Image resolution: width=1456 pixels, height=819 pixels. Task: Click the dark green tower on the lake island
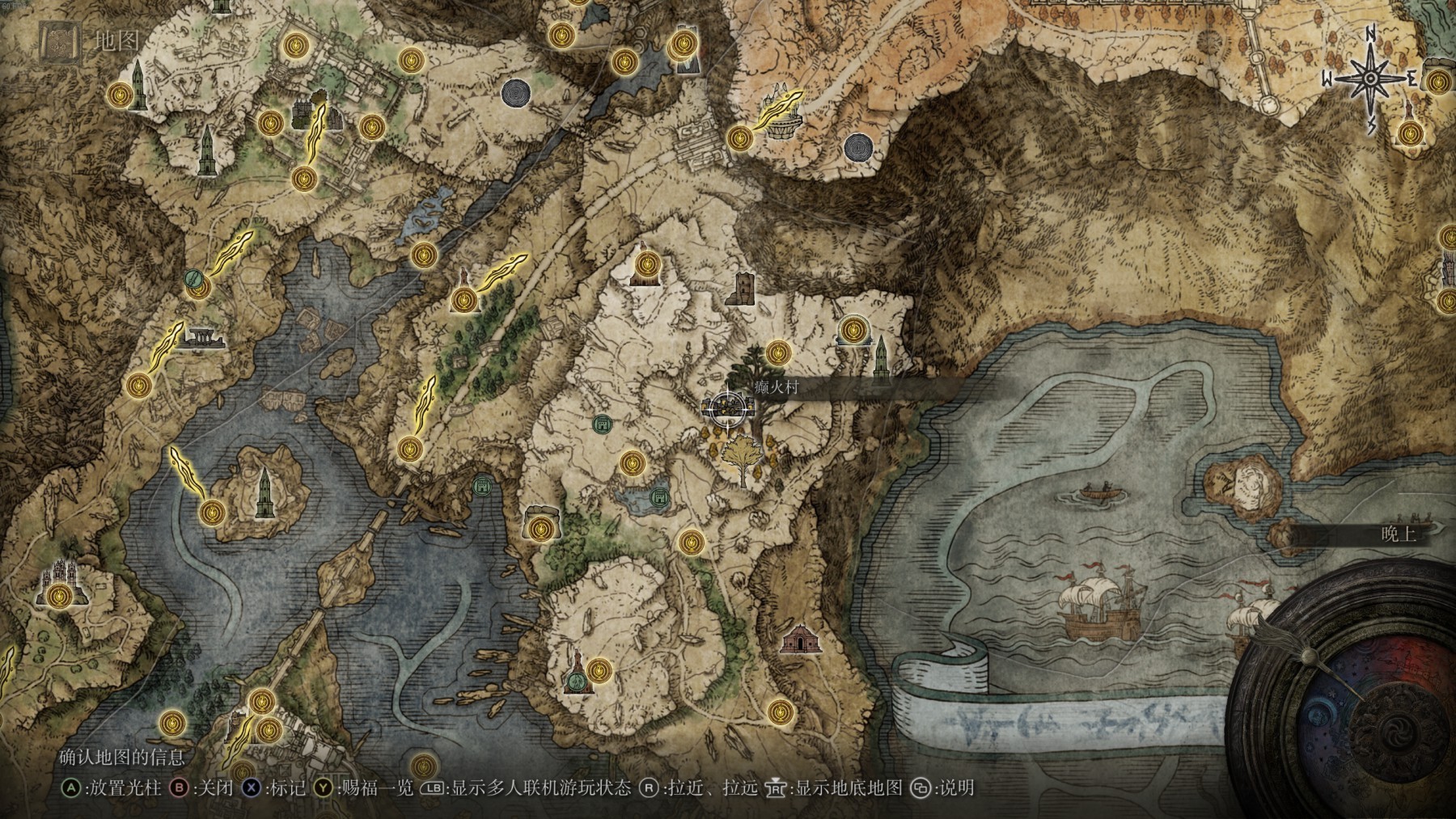(x=264, y=493)
